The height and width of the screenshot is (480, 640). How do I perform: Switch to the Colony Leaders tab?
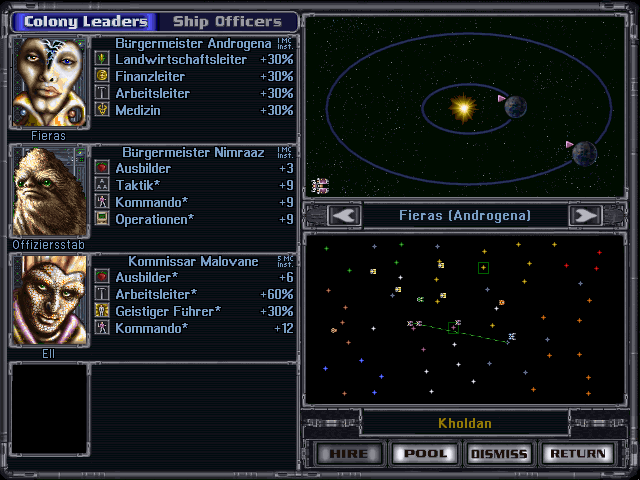84,21
